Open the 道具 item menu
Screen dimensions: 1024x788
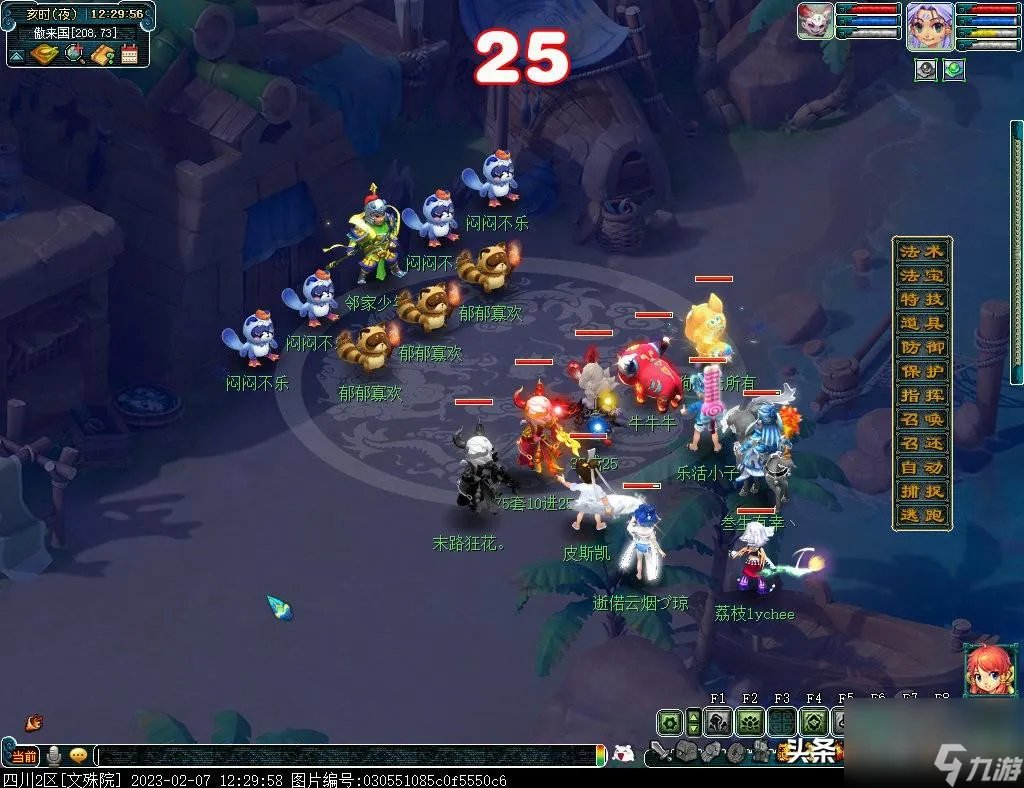coord(921,323)
